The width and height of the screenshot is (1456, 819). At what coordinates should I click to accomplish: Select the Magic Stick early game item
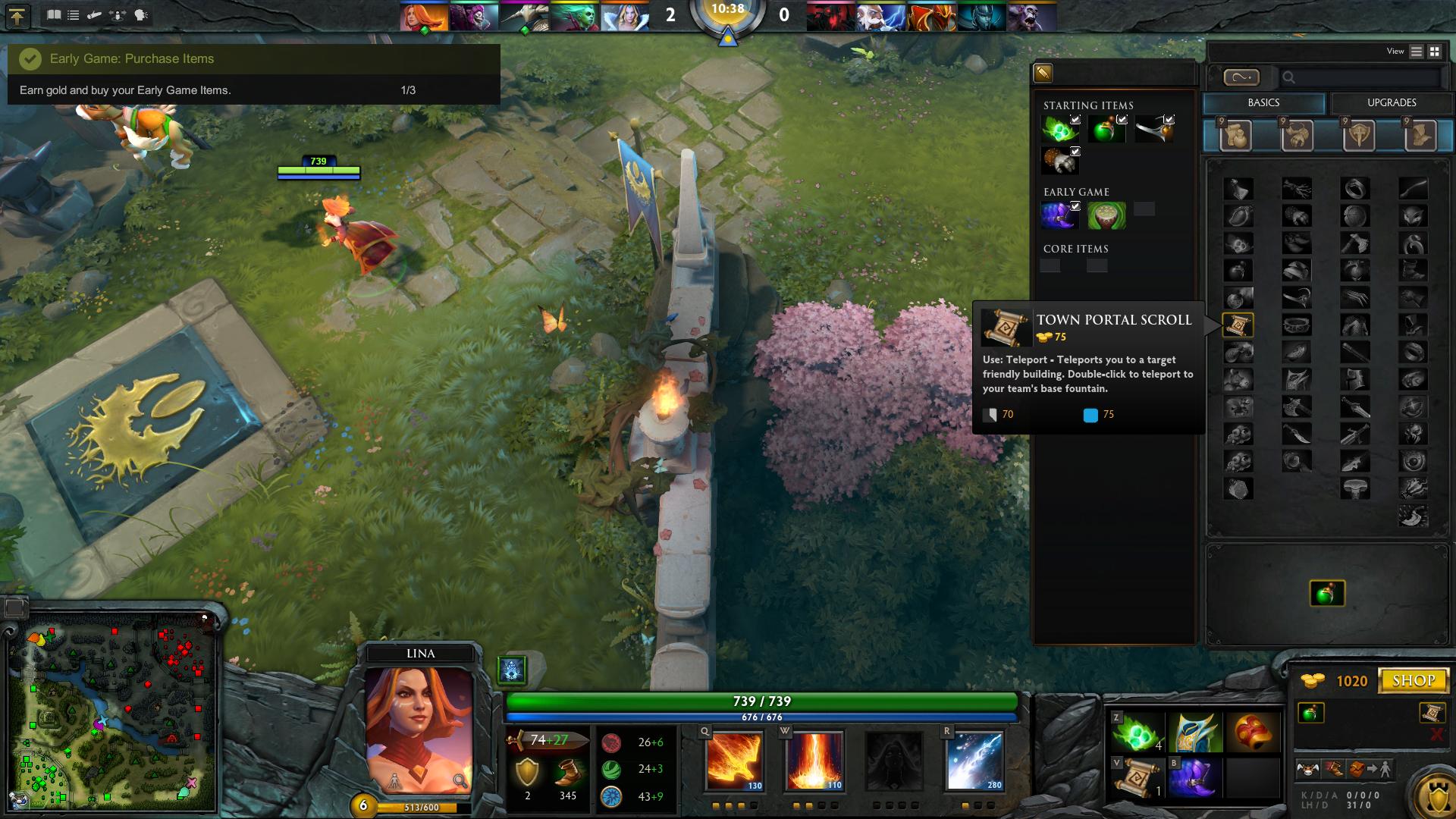point(1106,215)
